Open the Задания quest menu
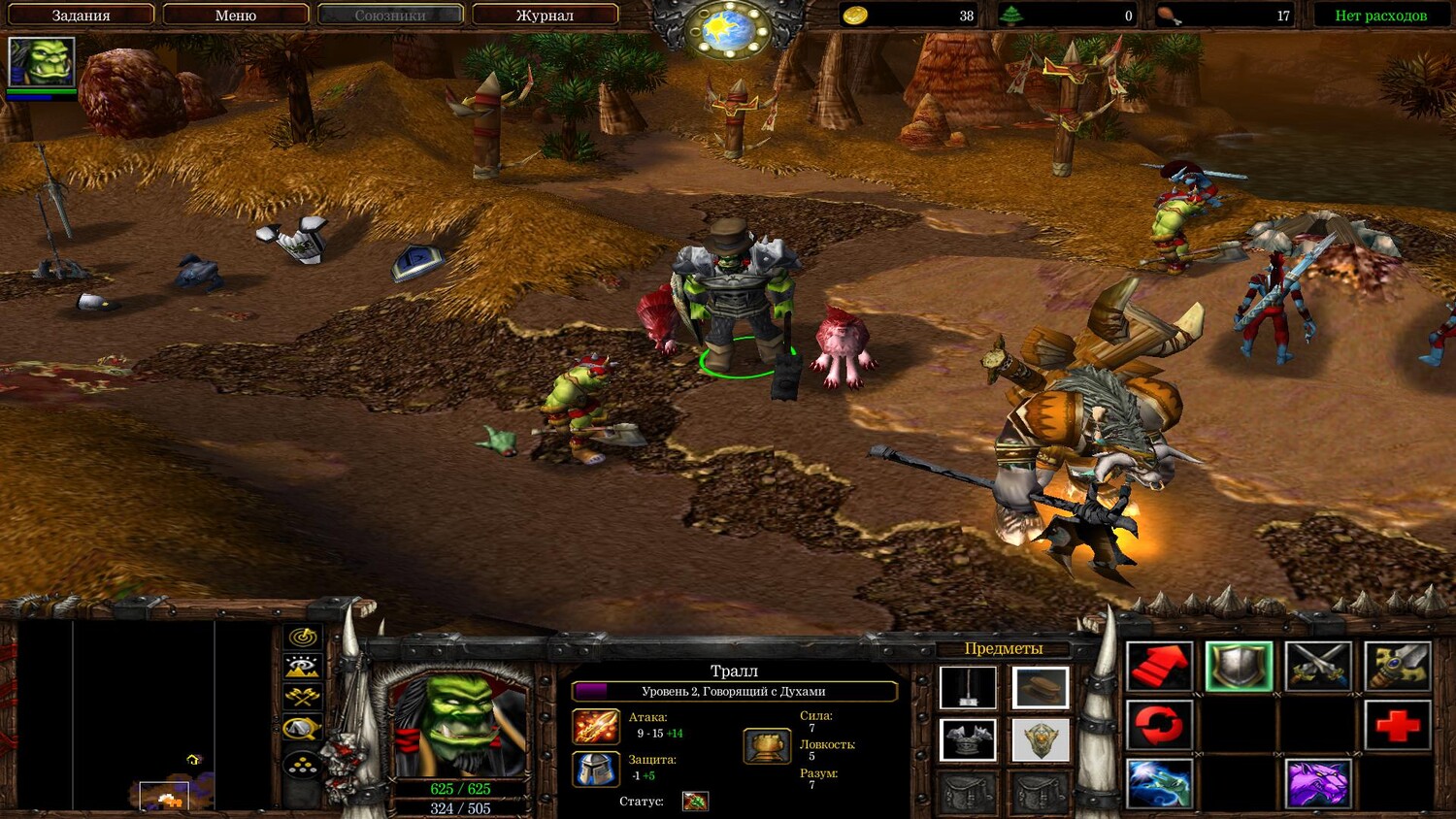This screenshot has width=1456, height=819. [81, 16]
